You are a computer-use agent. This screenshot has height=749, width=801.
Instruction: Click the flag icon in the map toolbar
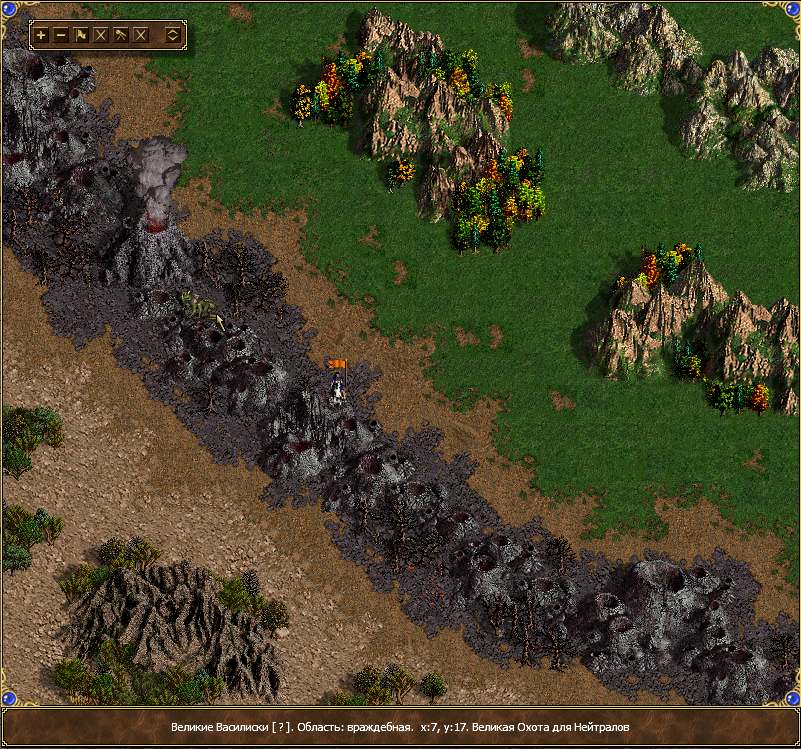point(81,35)
